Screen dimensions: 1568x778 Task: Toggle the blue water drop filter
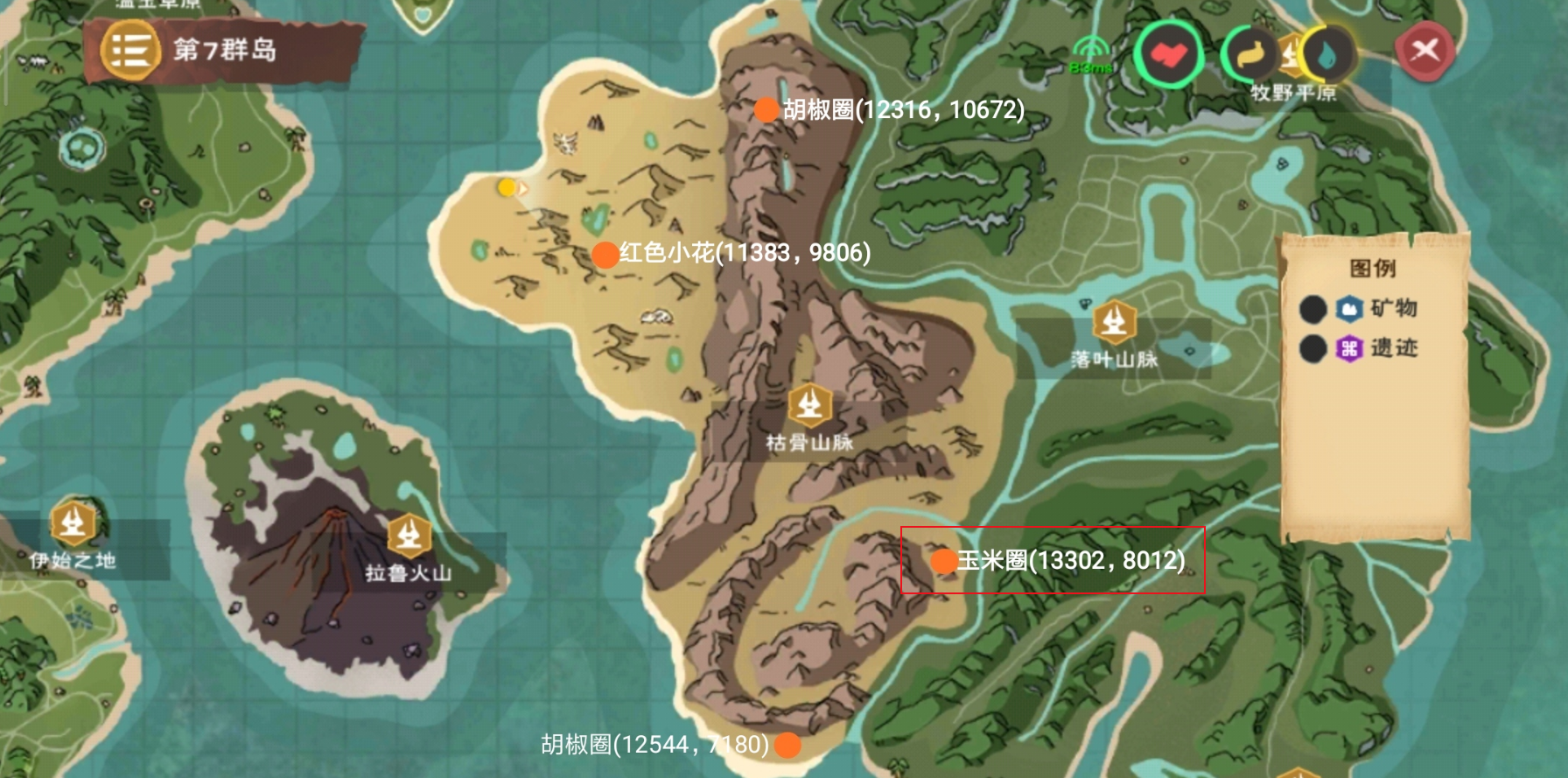tap(1326, 53)
